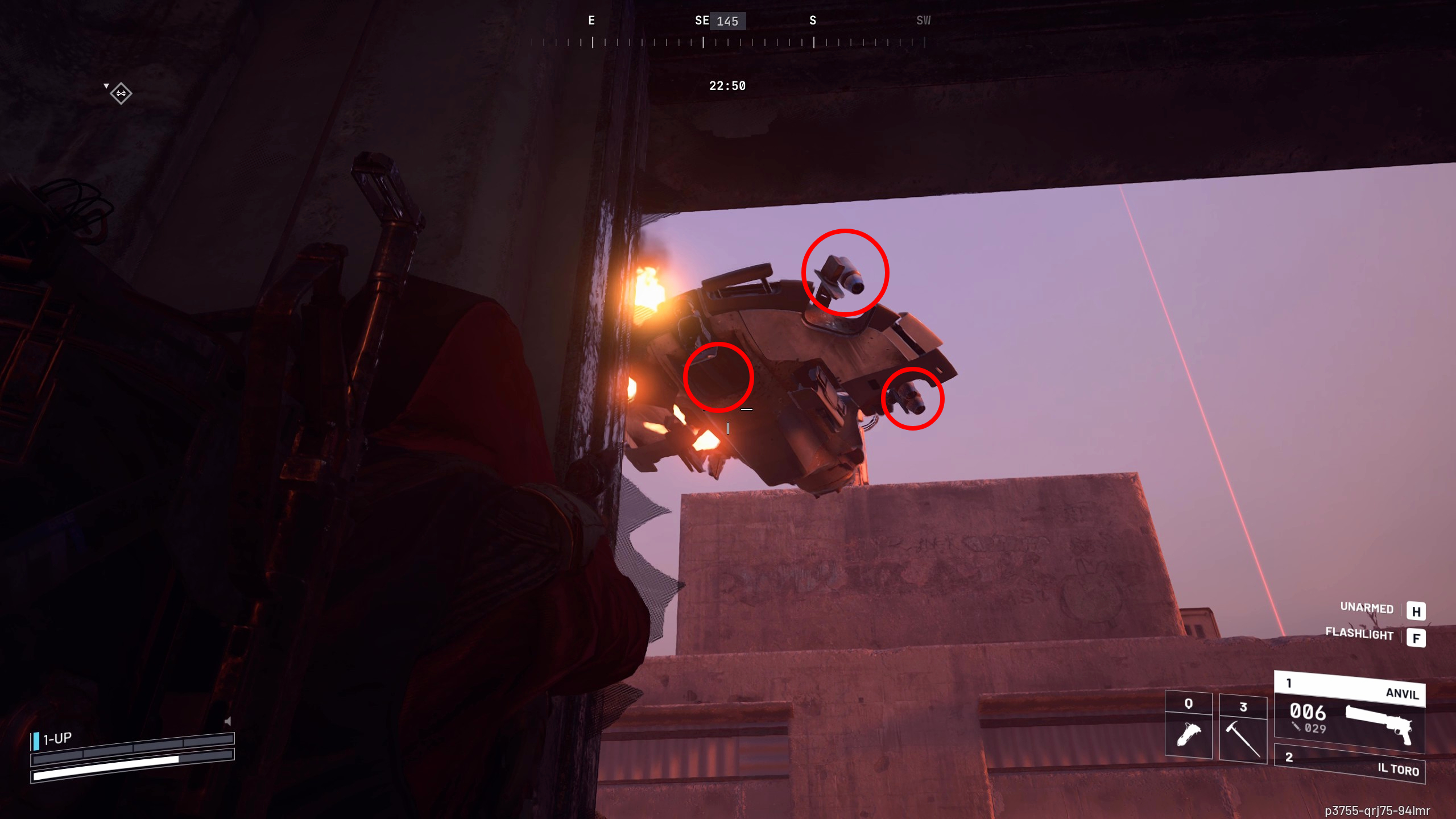The height and width of the screenshot is (819, 1456).
Task: Toggle the UNARMED H keybind prompt
Action: click(x=1417, y=611)
